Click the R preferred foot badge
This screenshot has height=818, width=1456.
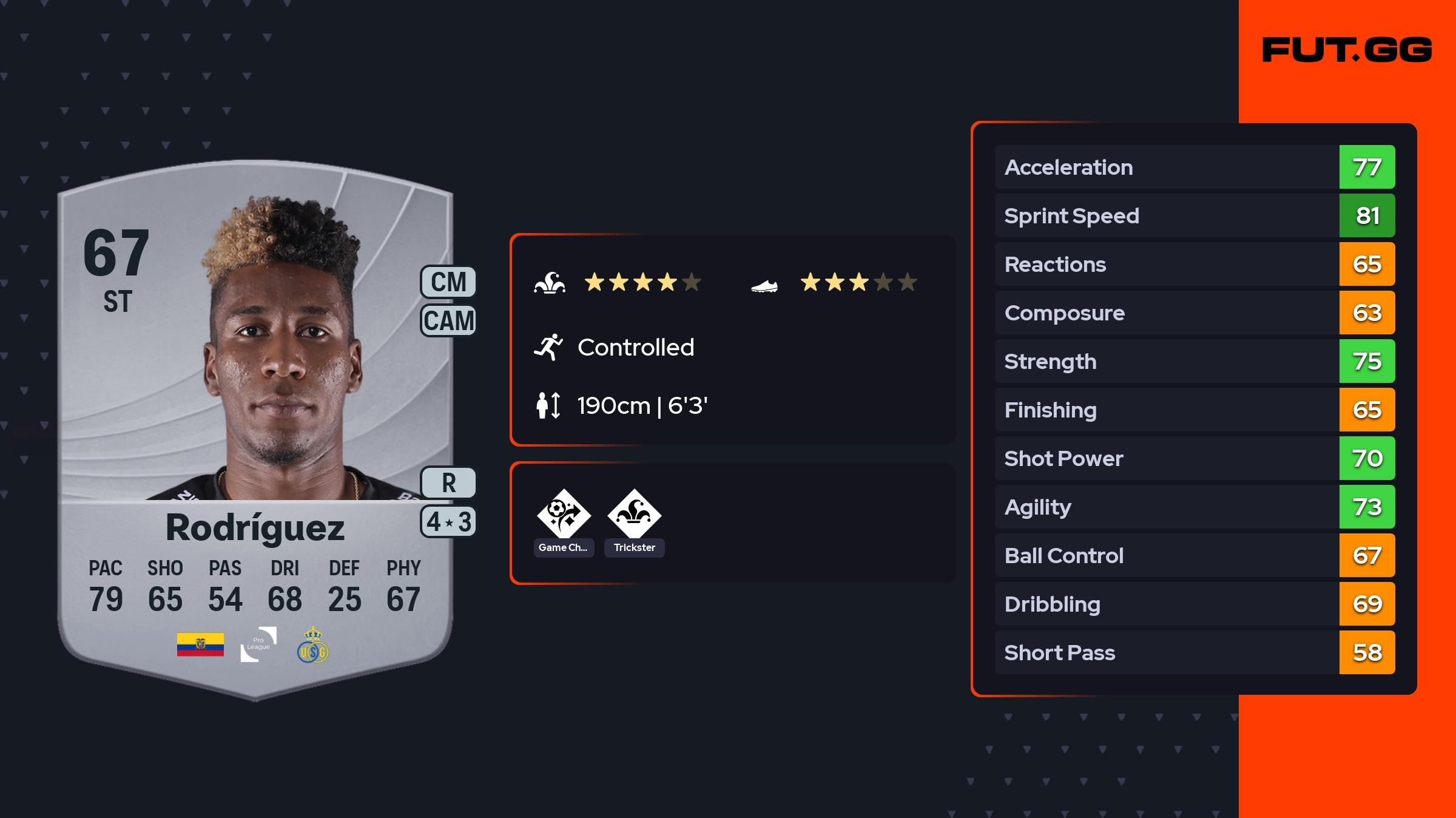click(448, 483)
